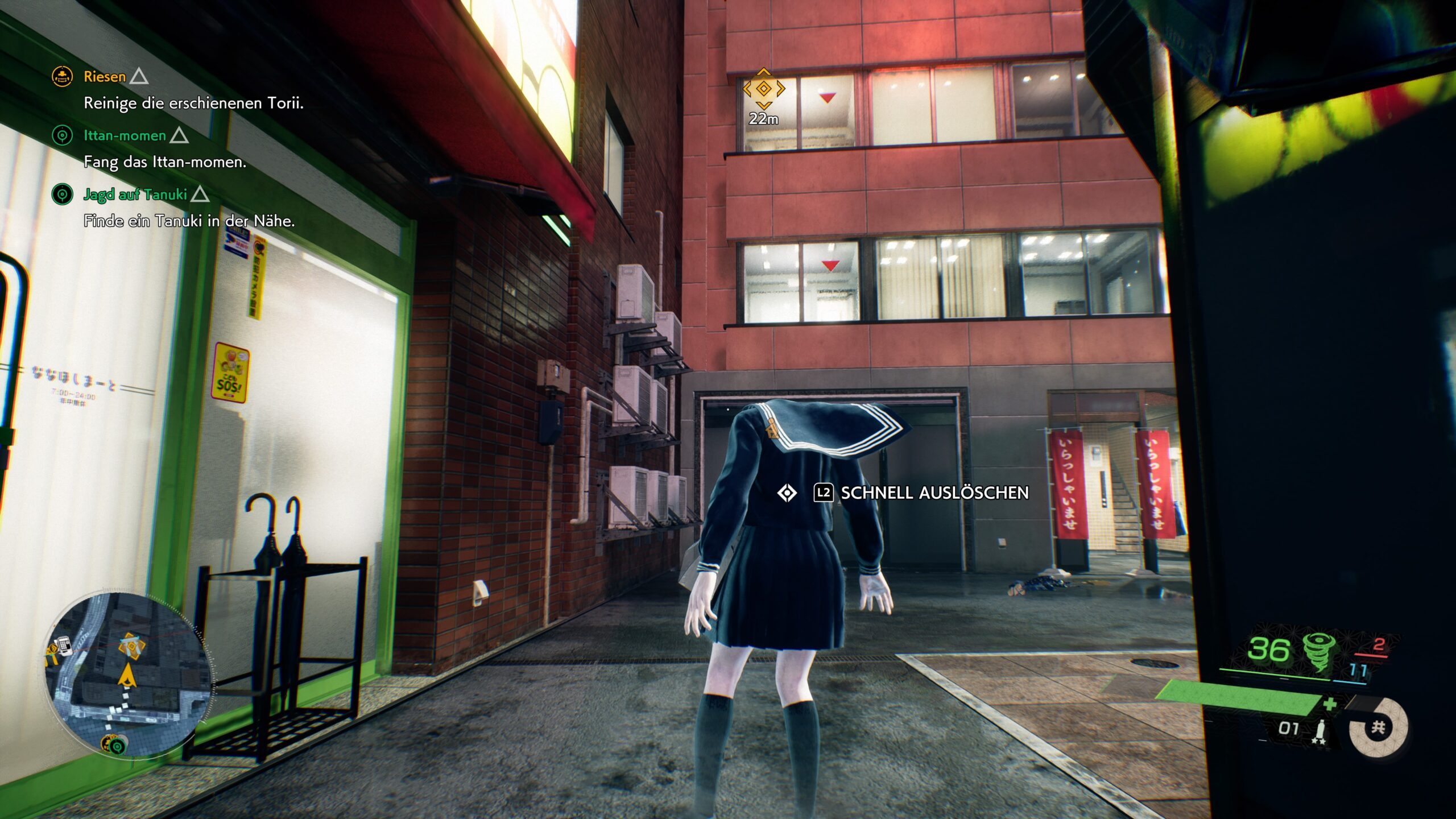
Task: Click the circular minimap
Action: point(130,674)
